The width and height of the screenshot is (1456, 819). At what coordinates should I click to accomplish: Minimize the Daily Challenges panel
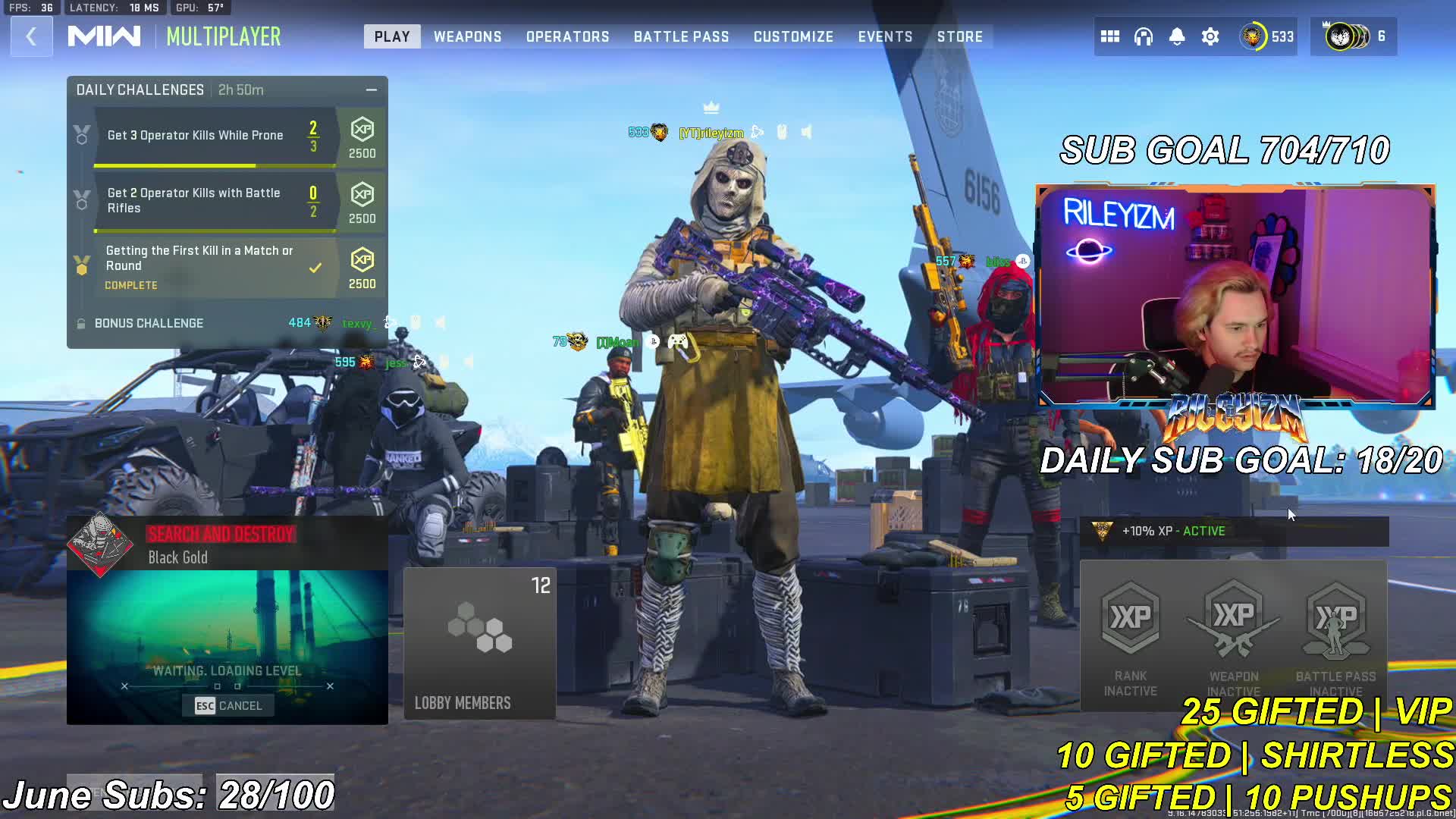[372, 89]
